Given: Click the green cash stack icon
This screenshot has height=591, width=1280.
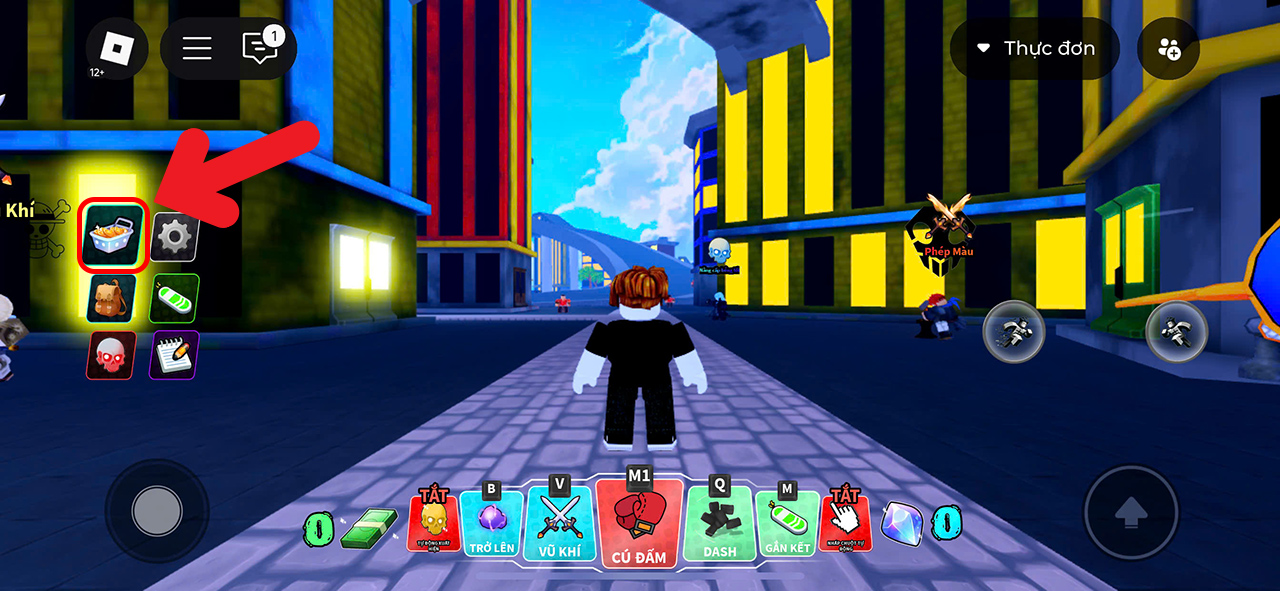Looking at the screenshot, I should tap(368, 528).
